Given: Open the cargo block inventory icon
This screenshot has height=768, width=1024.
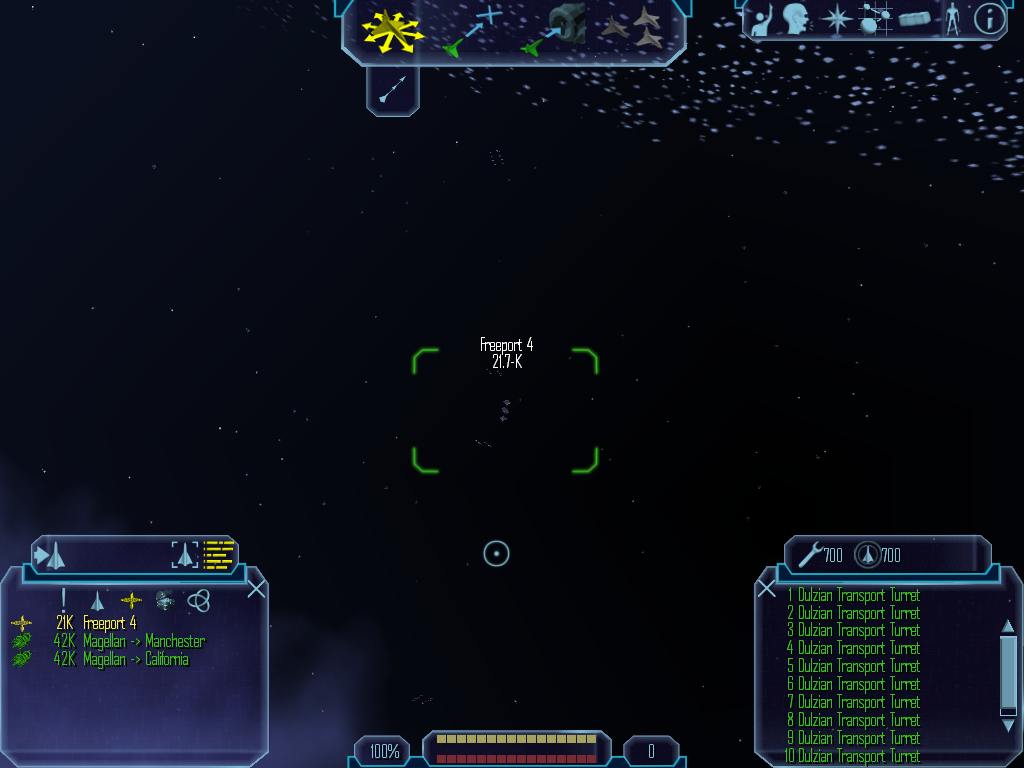Looking at the screenshot, I should pos(914,19).
